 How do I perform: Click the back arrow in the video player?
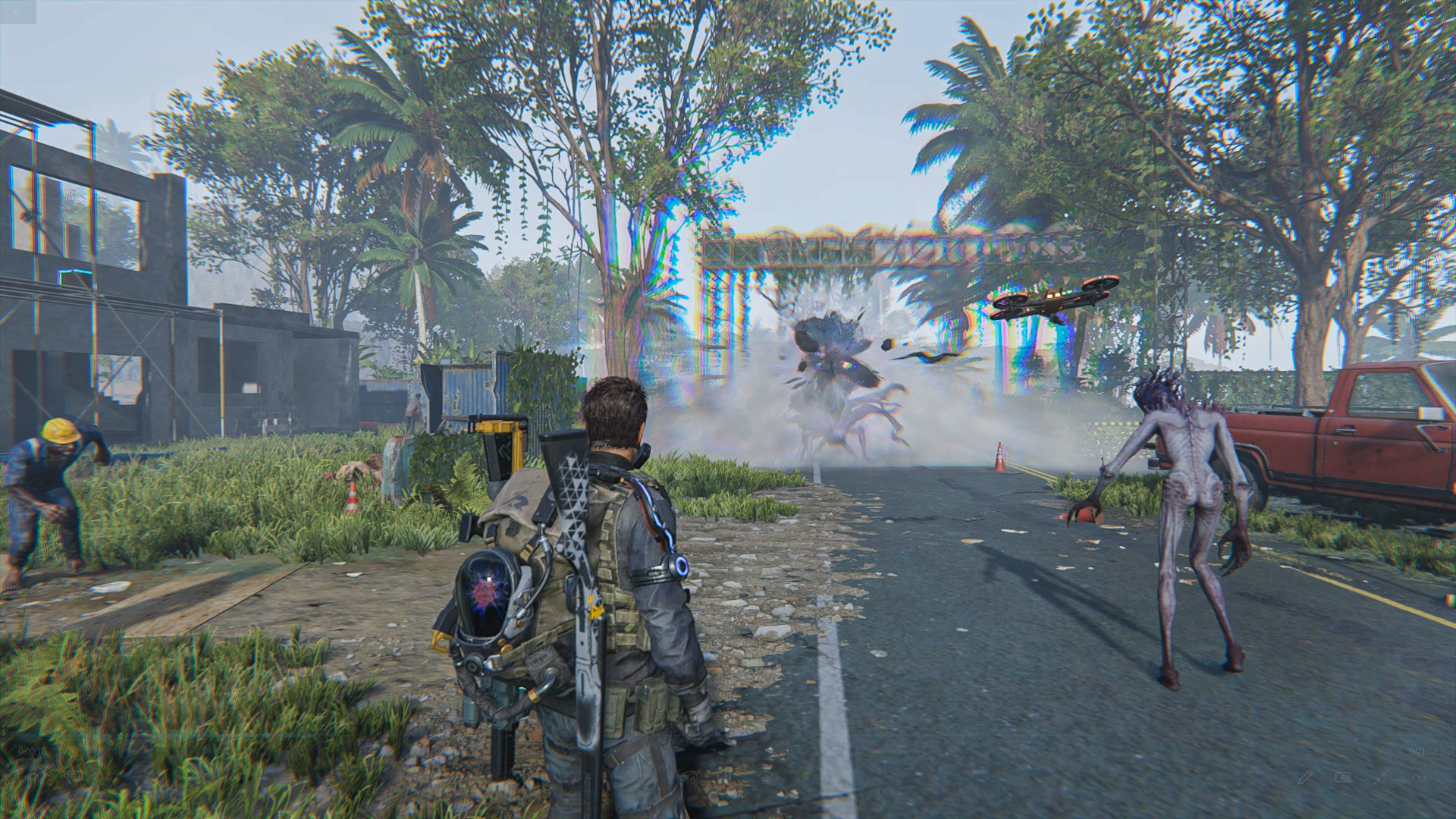tap(17, 12)
